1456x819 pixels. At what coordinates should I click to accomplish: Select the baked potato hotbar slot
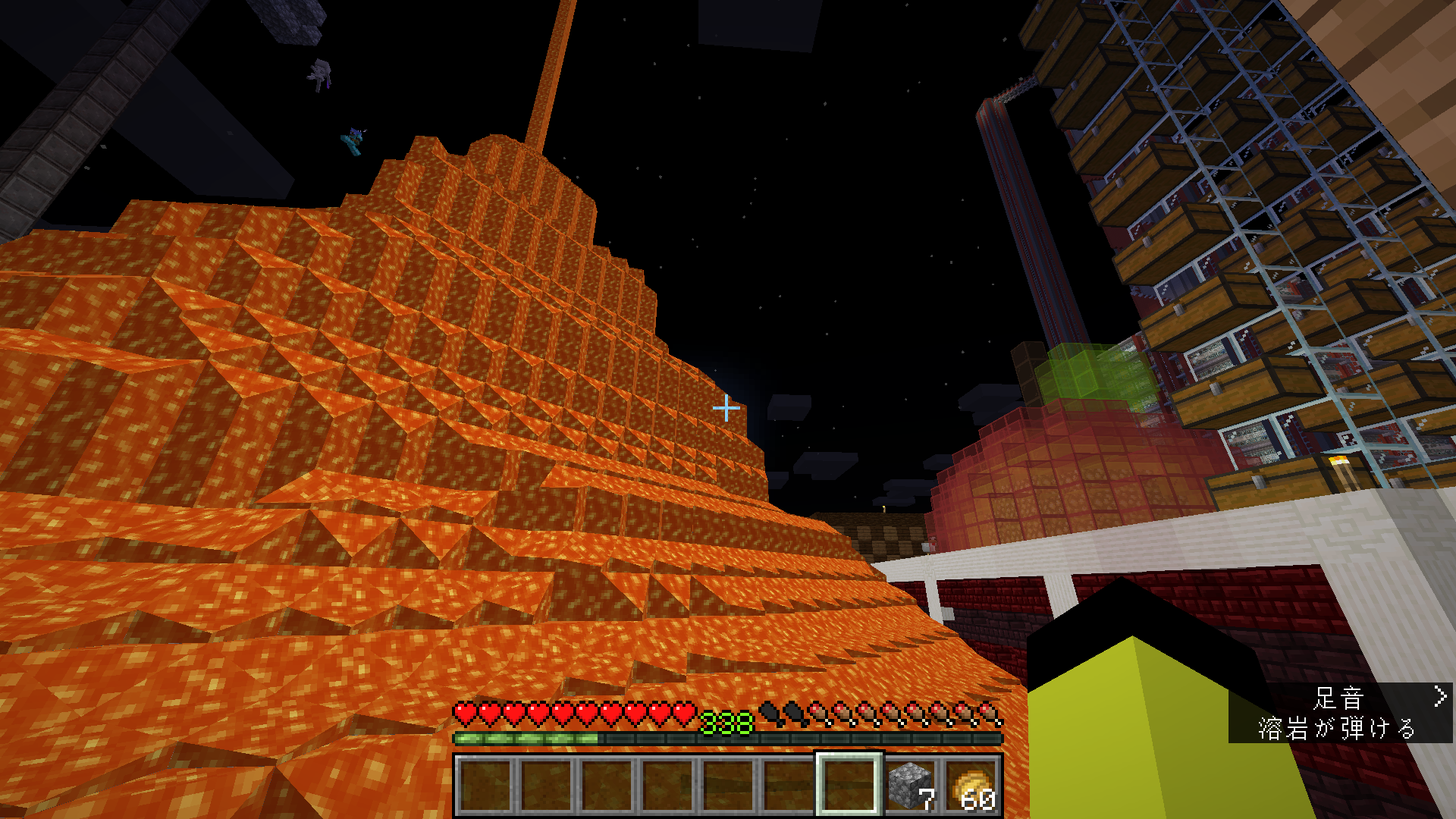(971, 786)
